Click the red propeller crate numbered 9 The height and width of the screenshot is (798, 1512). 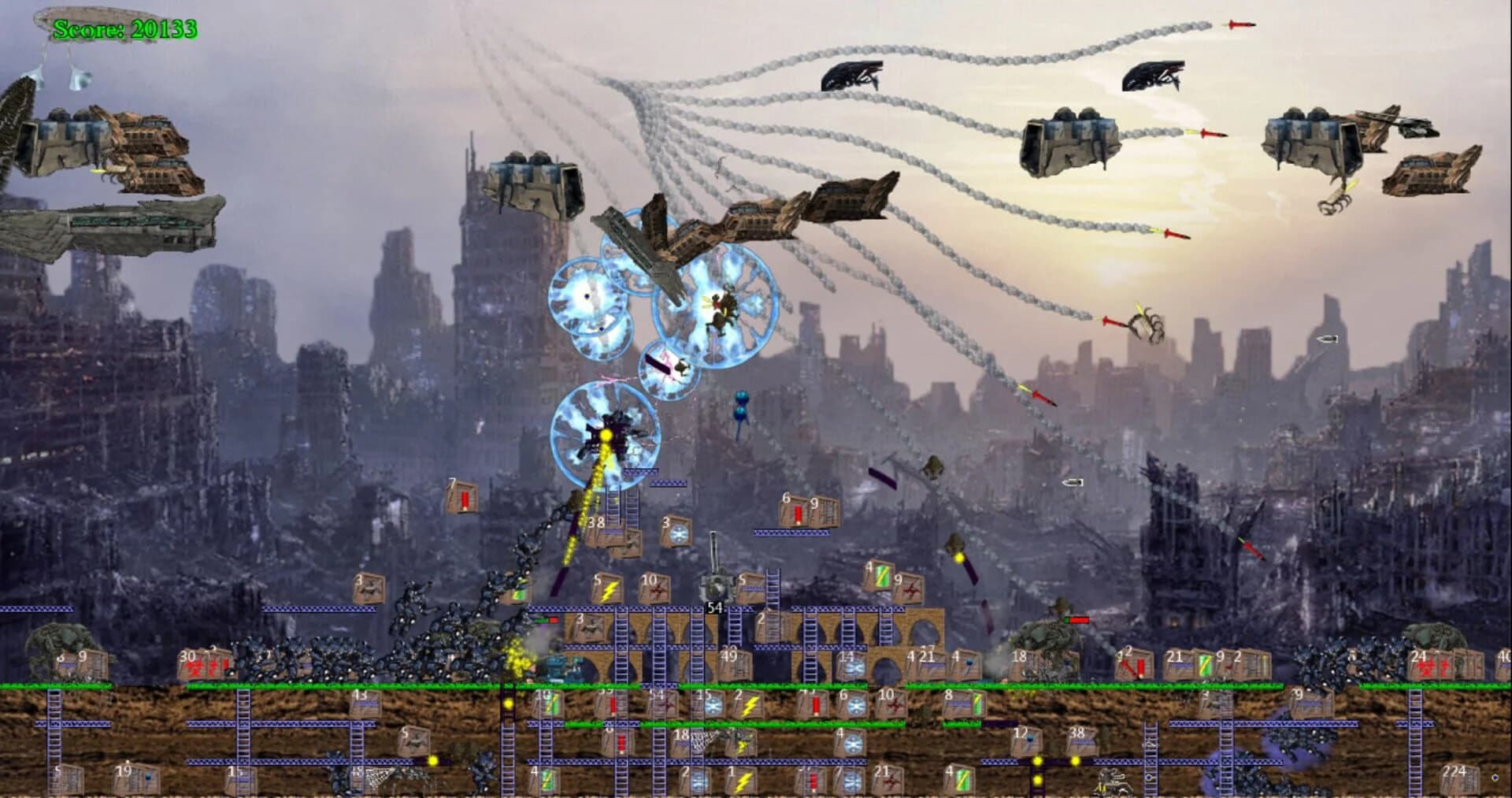click(x=910, y=588)
